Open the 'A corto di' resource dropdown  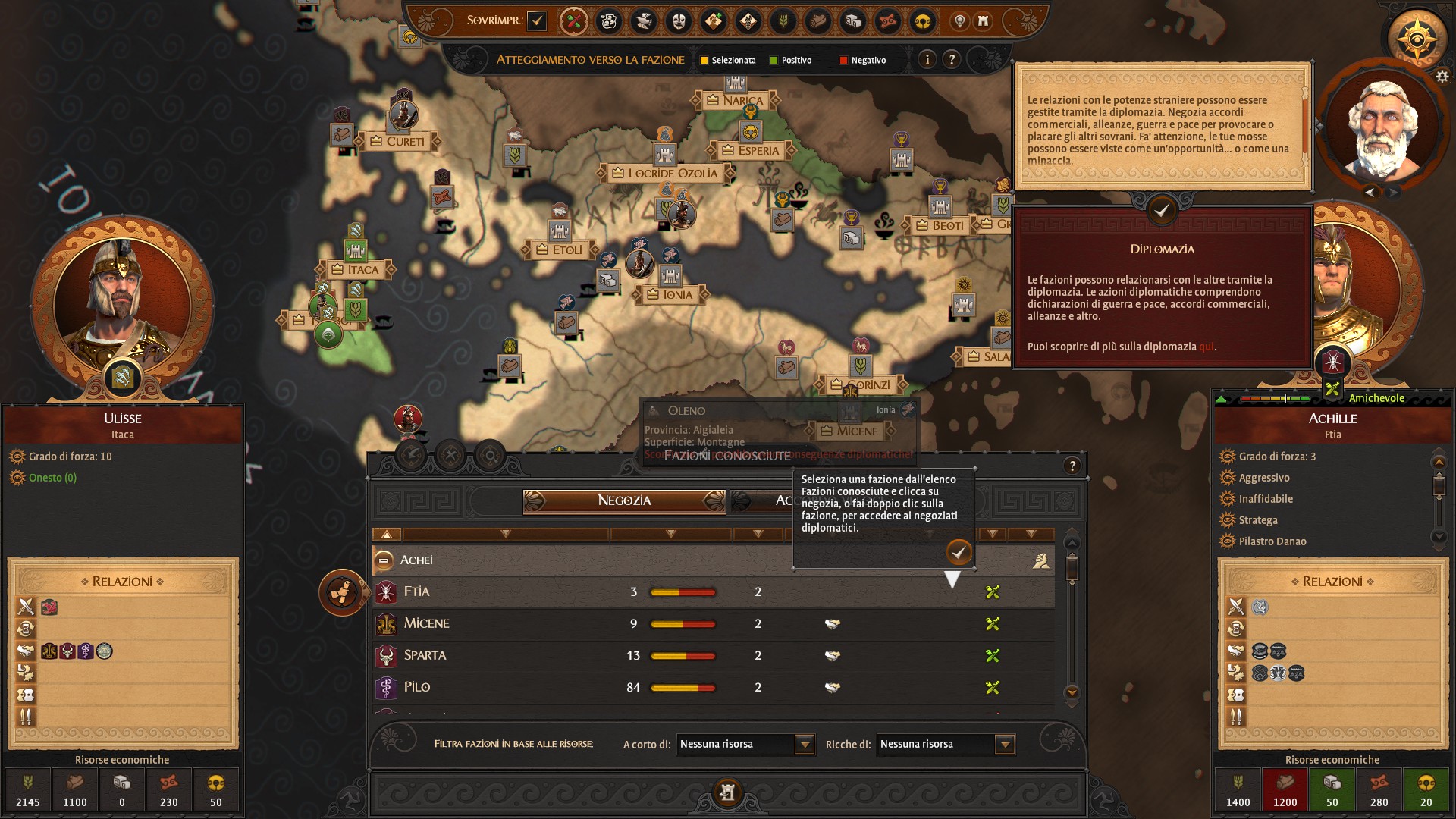pos(805,745)
